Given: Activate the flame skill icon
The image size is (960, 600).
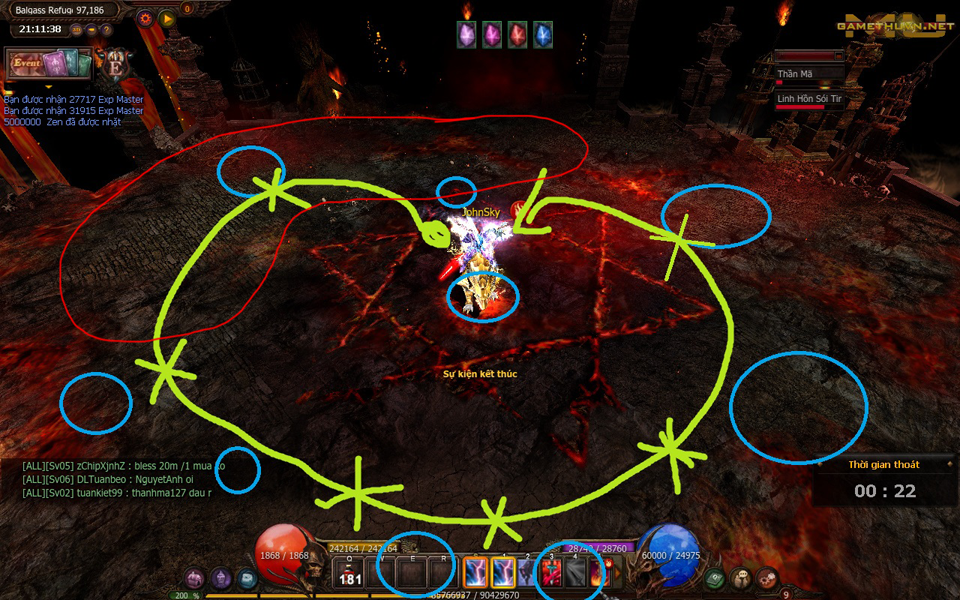Looking at the screenshot, I should pyautogui.click(x=600, y=572).
